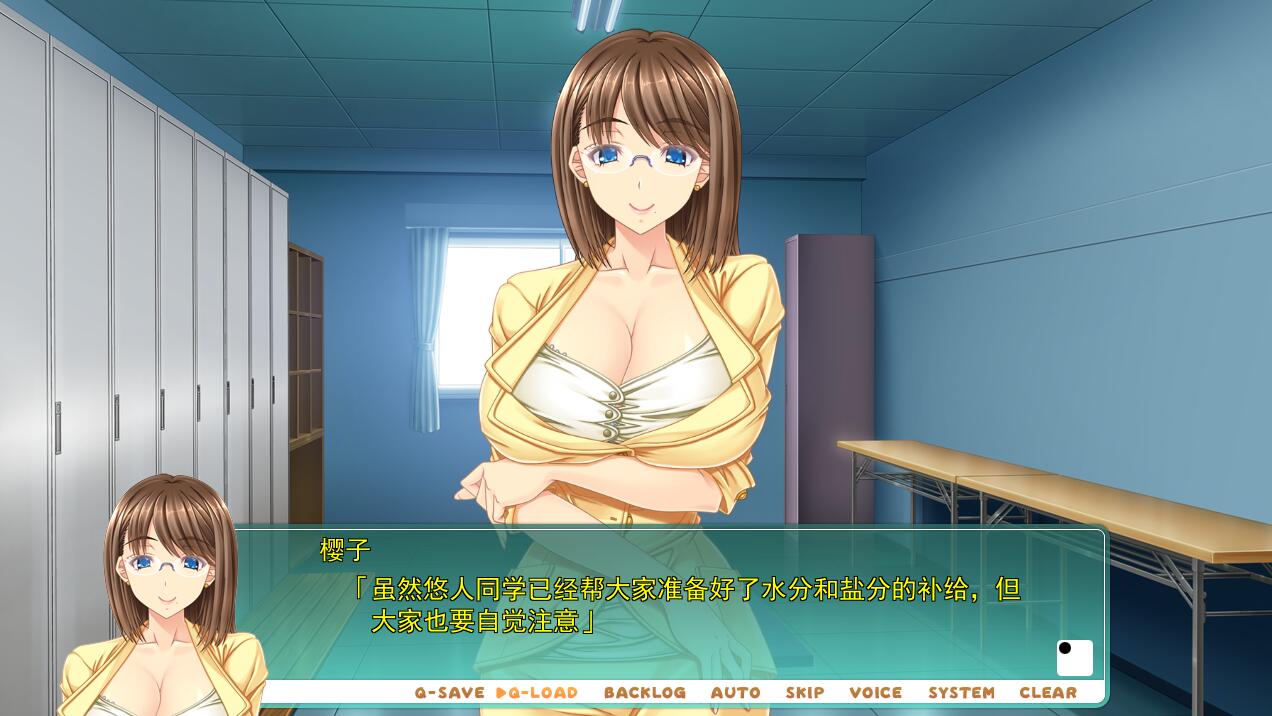Advance the dialogue via the white continue icon
Image resolution: width=1272 pixels, height=716 pixels.
(1074, 658)
